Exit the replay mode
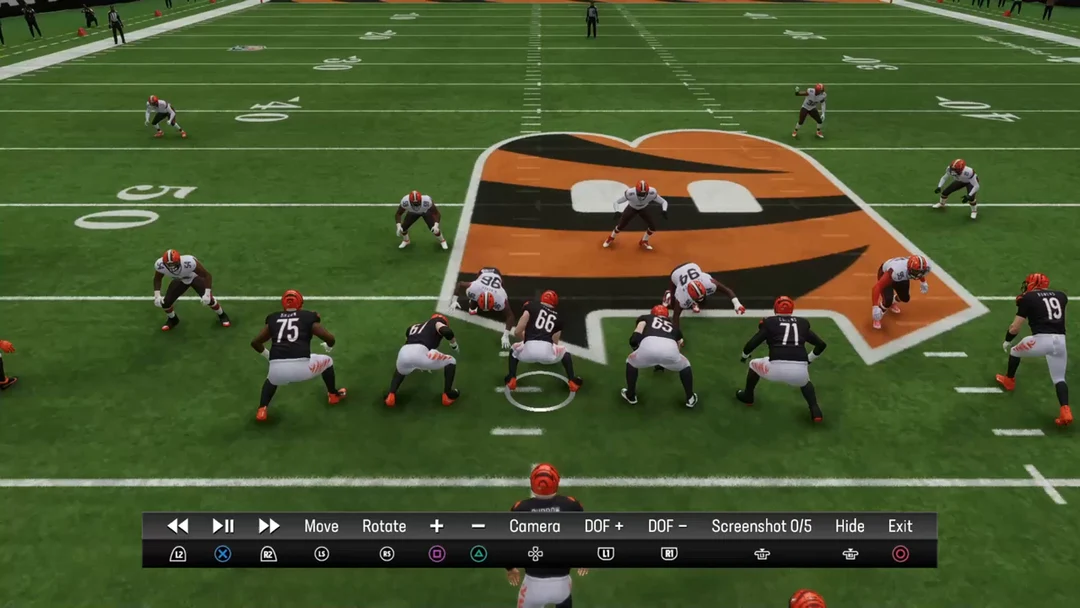This screenshot has height=608, width=1080. click(x=900, y=526)
